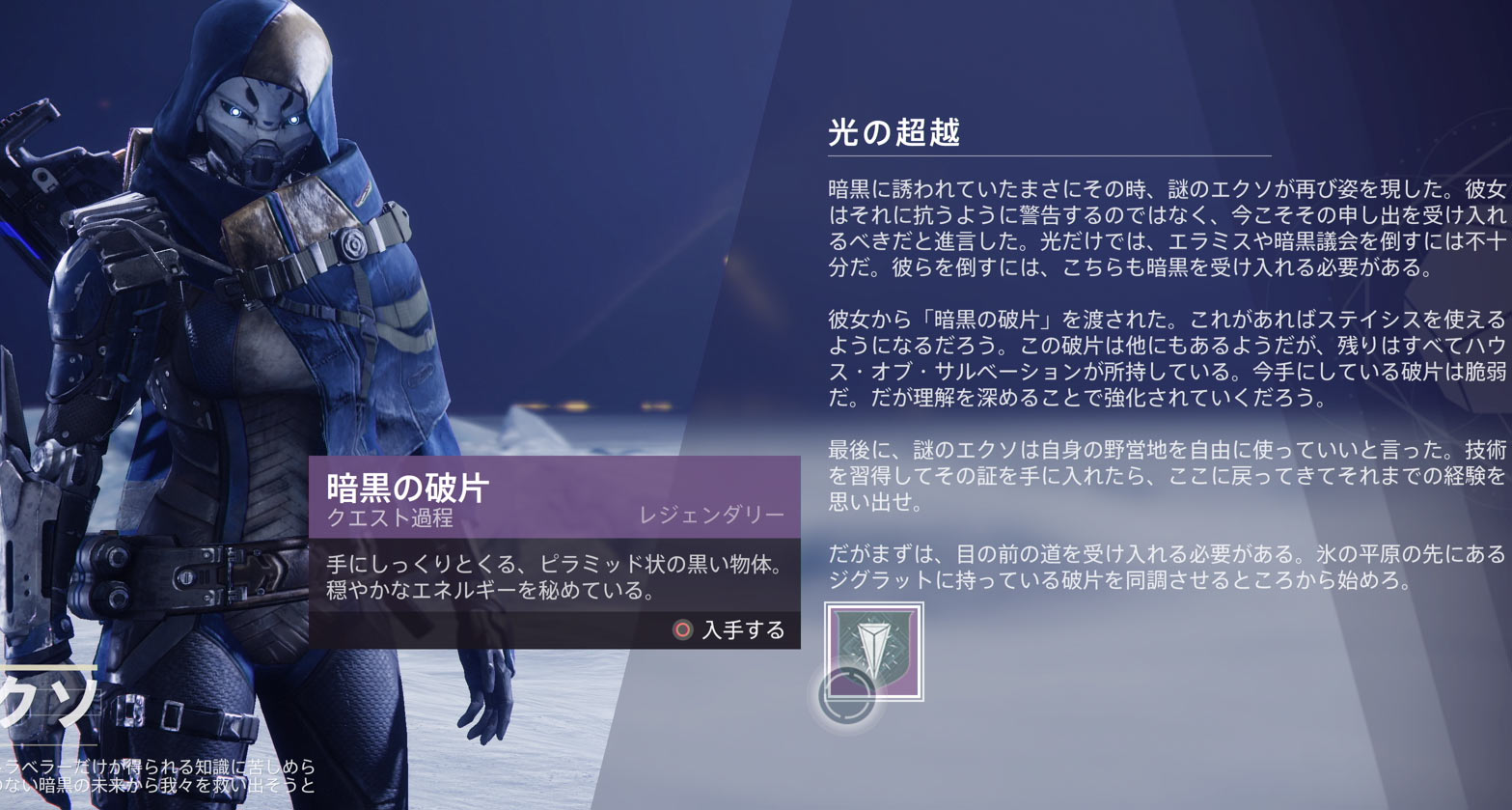Click the paragraph mentioning ステイシス
The width and height of the screenshot is (1512, 810).
[x=1148, y=354]
